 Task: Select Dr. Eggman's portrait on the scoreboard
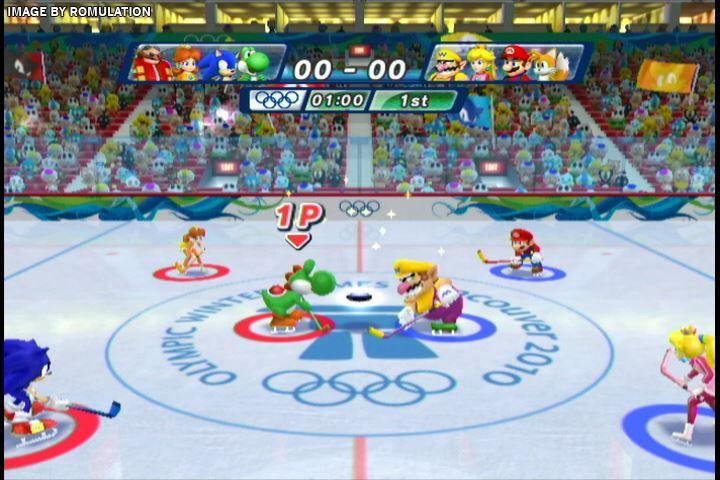[152, 65]
